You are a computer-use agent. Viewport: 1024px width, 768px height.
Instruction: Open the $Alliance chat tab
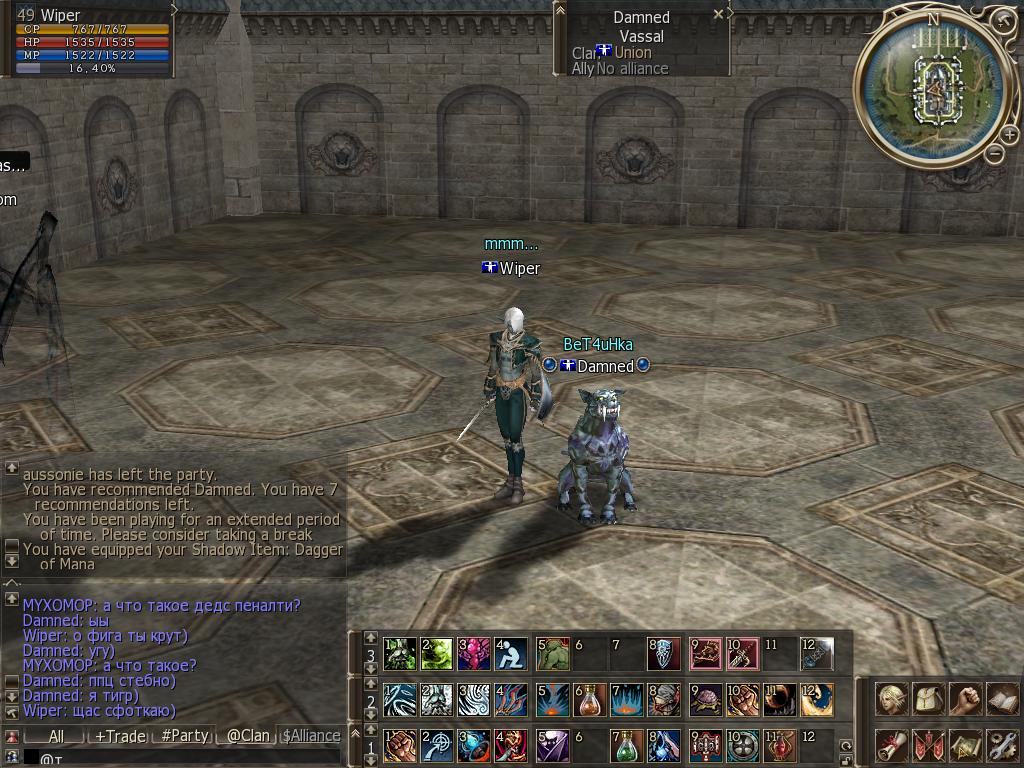tap(312, 736)
